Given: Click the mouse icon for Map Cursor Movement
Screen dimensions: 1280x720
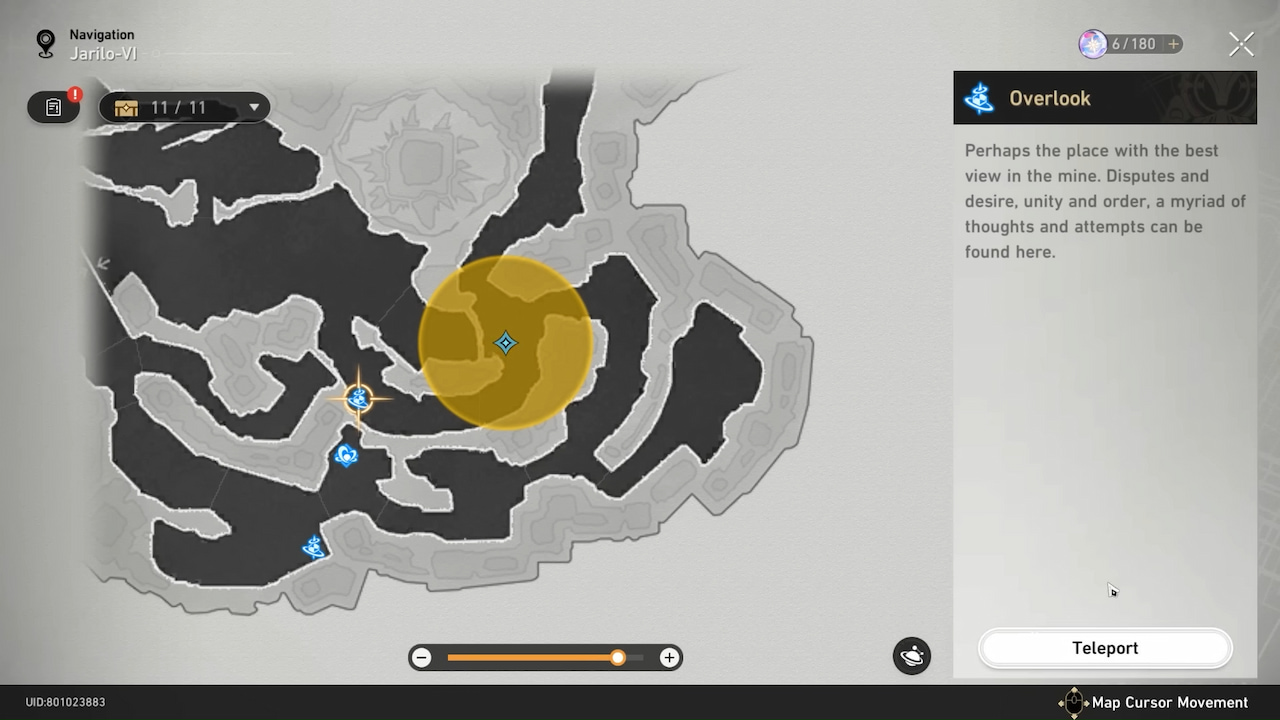Looking at the screenshot, I should click(x=1074, y=702).
